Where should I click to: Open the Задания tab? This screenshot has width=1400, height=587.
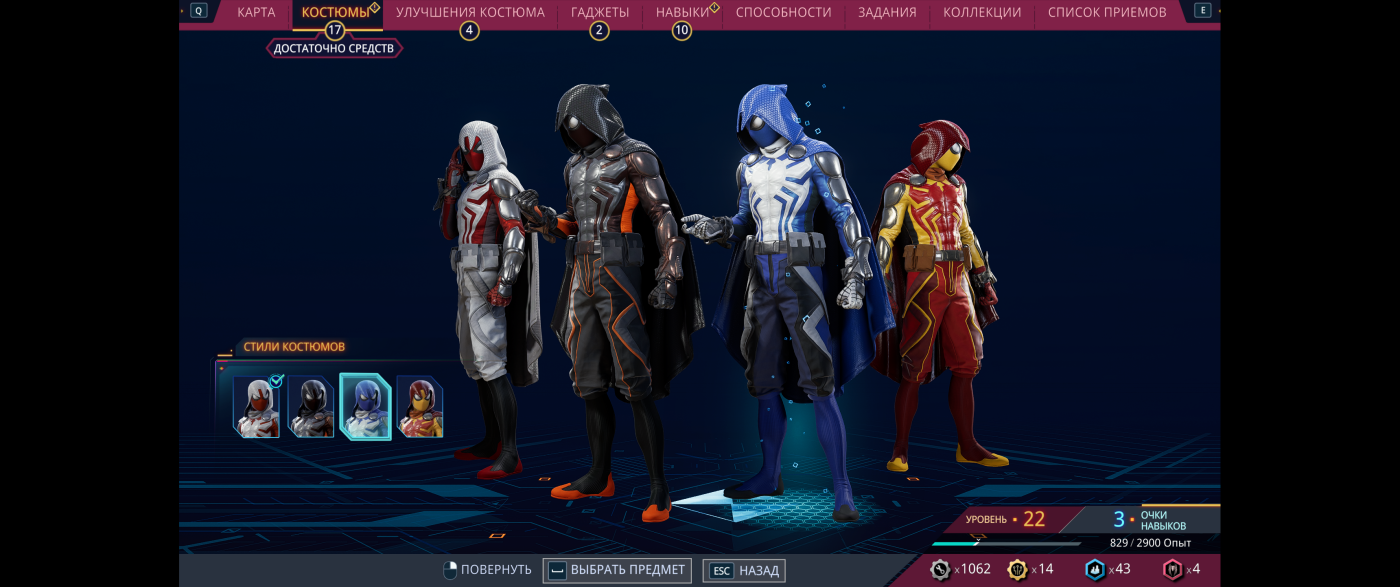(x=886, y=13)
